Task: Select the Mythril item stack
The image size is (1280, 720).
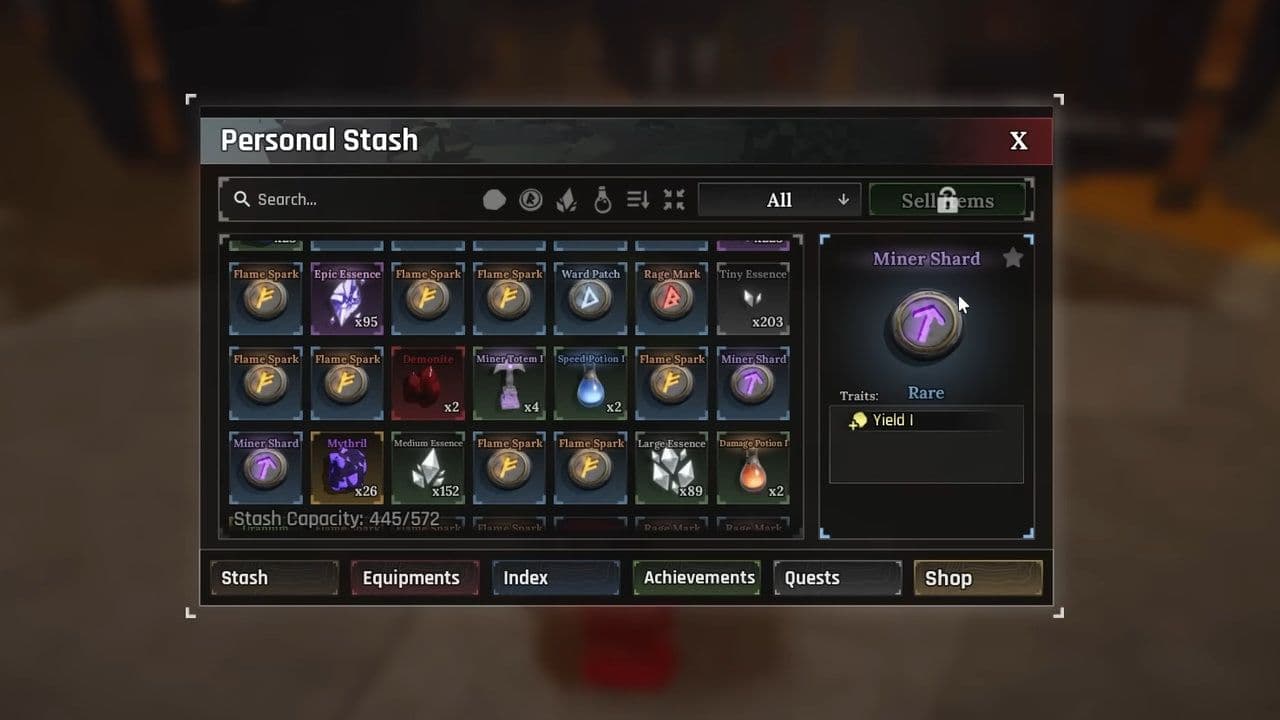Action: pos(347,467)
